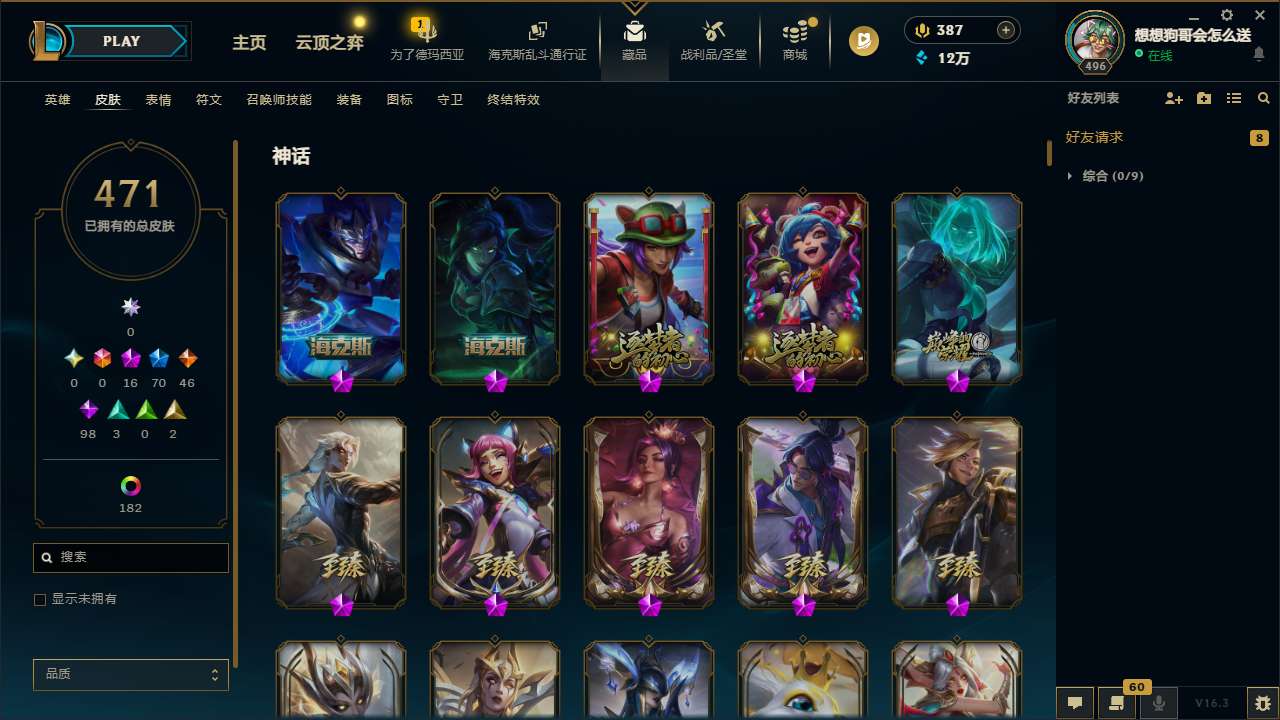The width and height of the screenshot is (1280, 720).
Task: Click the 搜索 skin search field
Action: coord(130,557)
